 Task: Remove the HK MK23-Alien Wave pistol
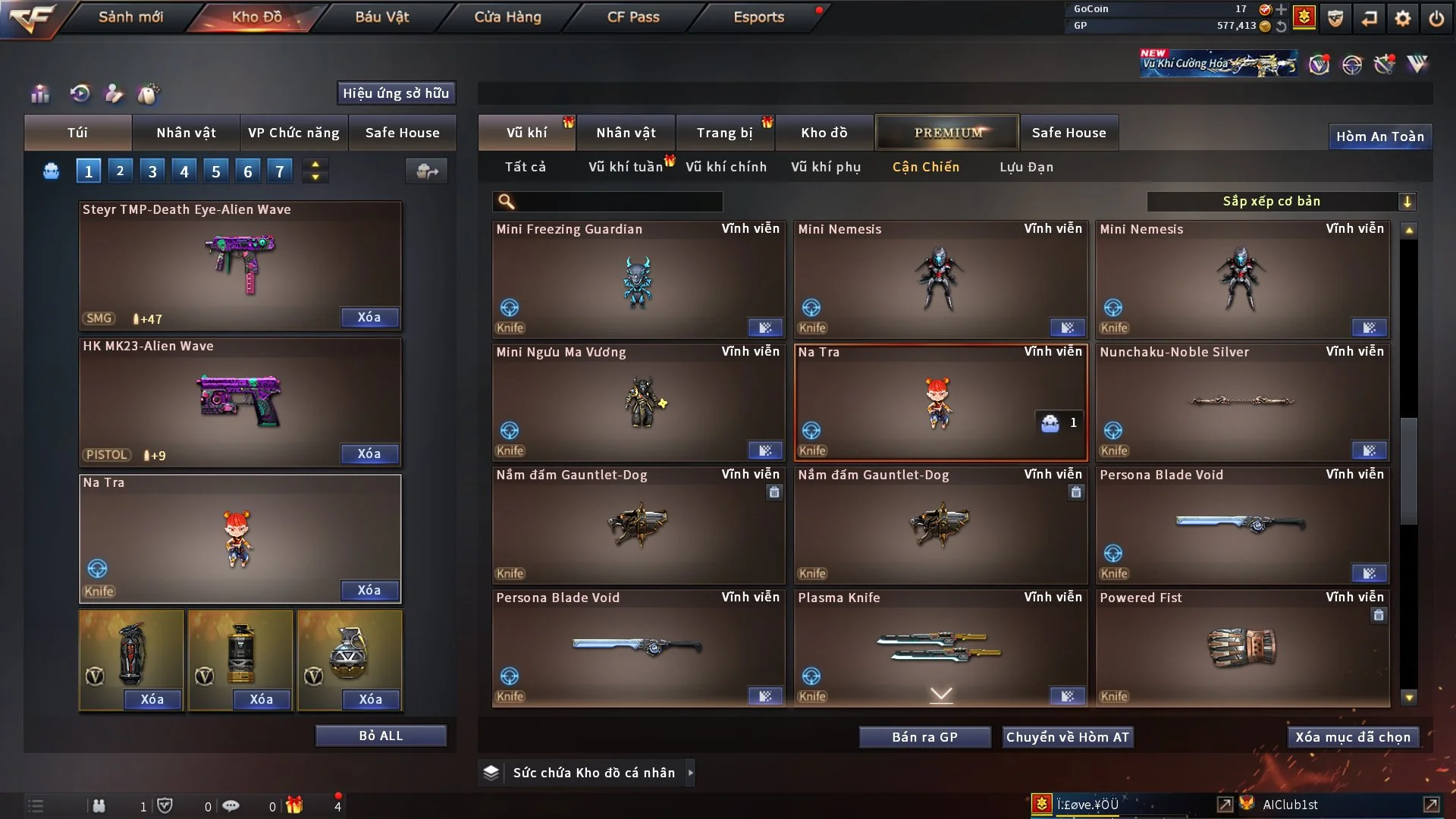tap(369, 453)
